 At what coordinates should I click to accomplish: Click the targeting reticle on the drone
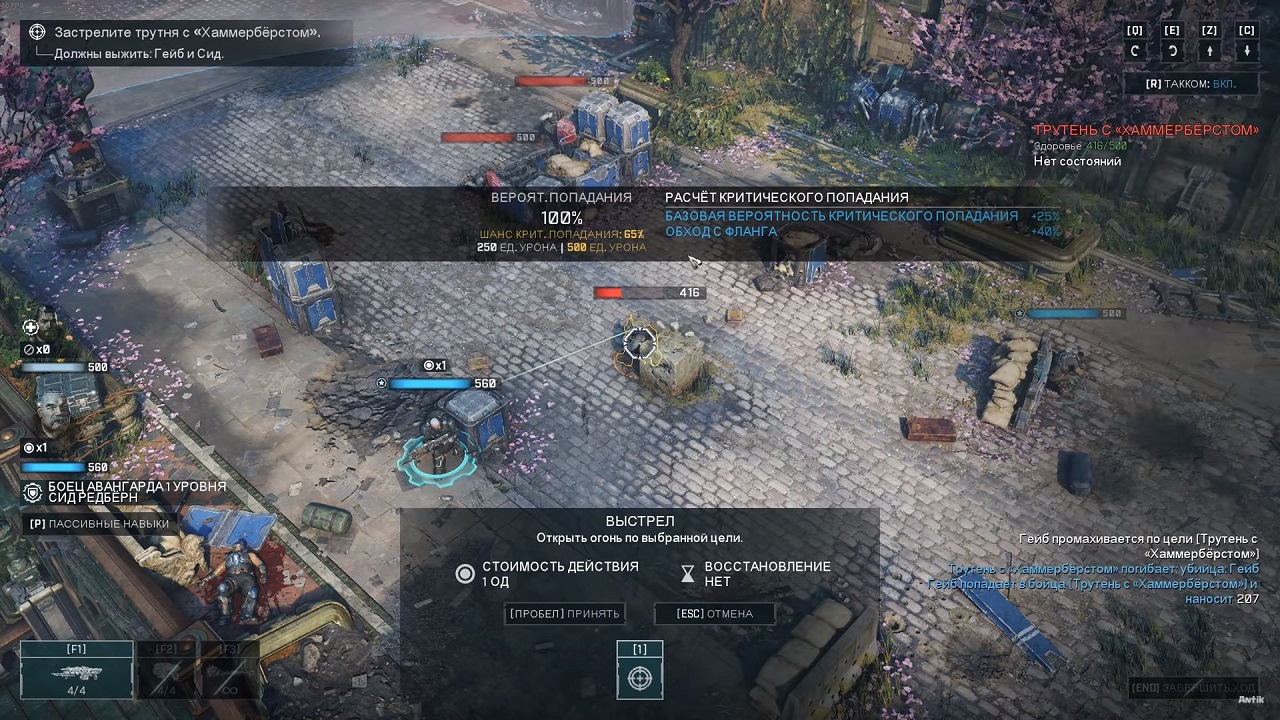click(x=638, y=343)
